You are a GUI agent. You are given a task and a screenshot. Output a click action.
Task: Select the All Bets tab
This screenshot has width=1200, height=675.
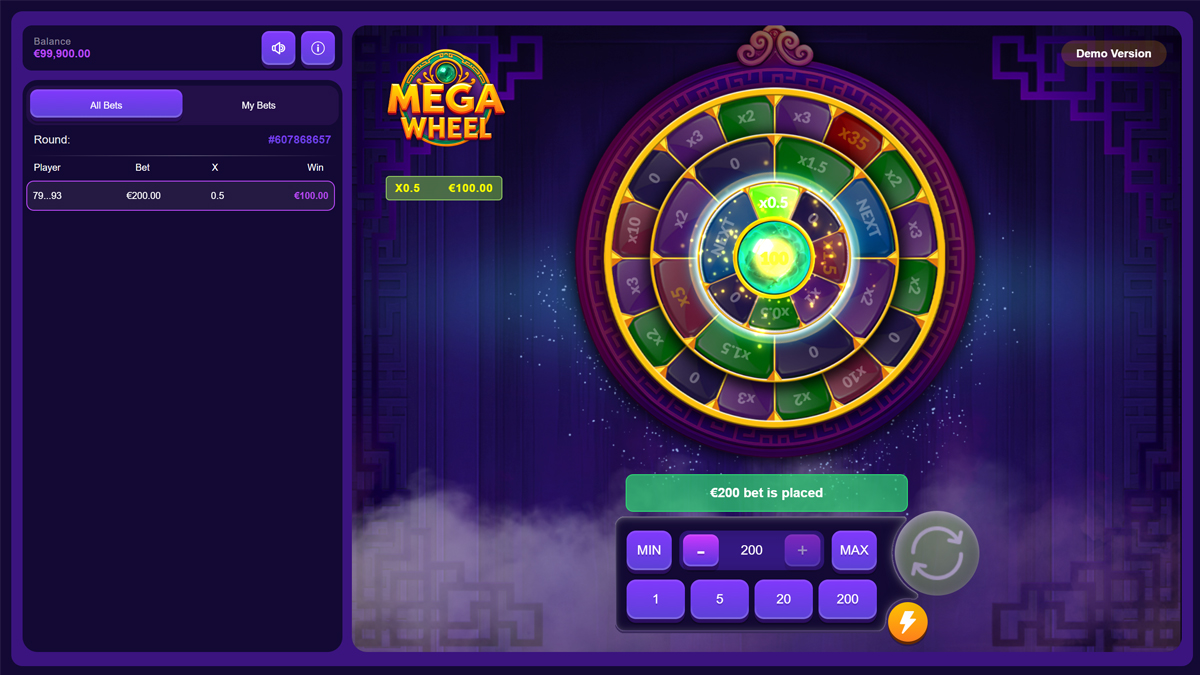point(106,105)
